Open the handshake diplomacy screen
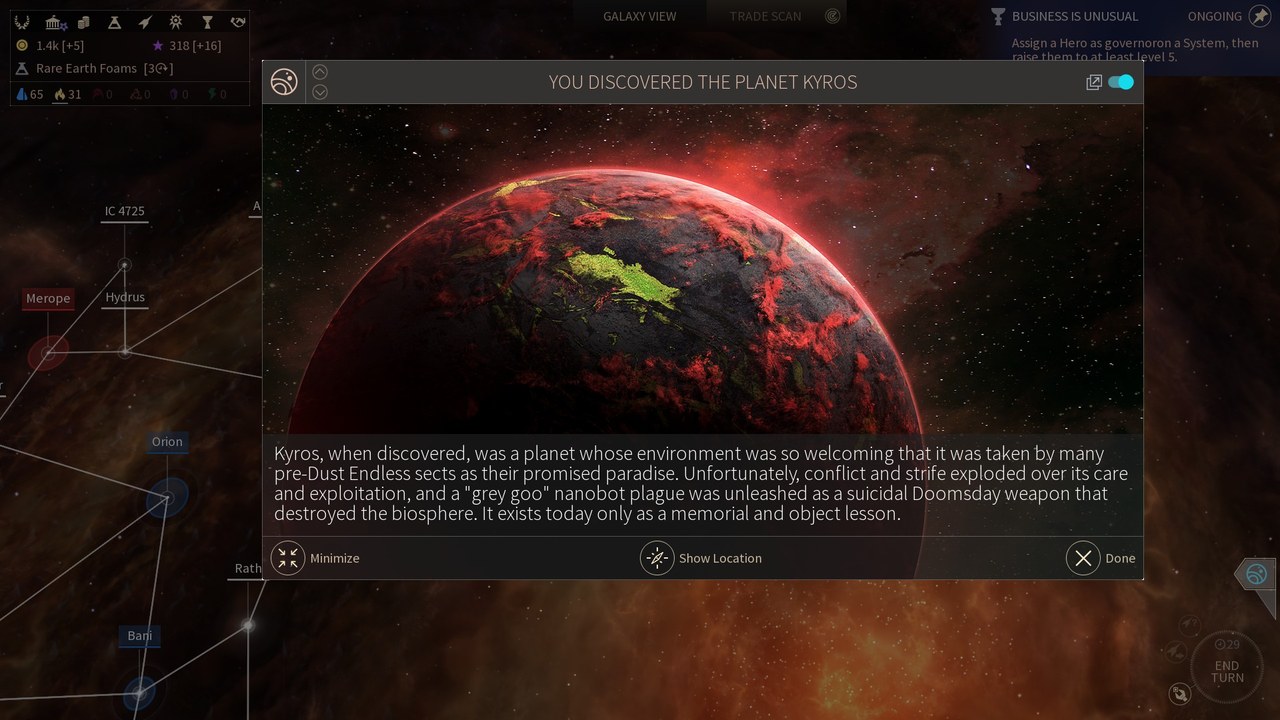 tap(237, 22)
